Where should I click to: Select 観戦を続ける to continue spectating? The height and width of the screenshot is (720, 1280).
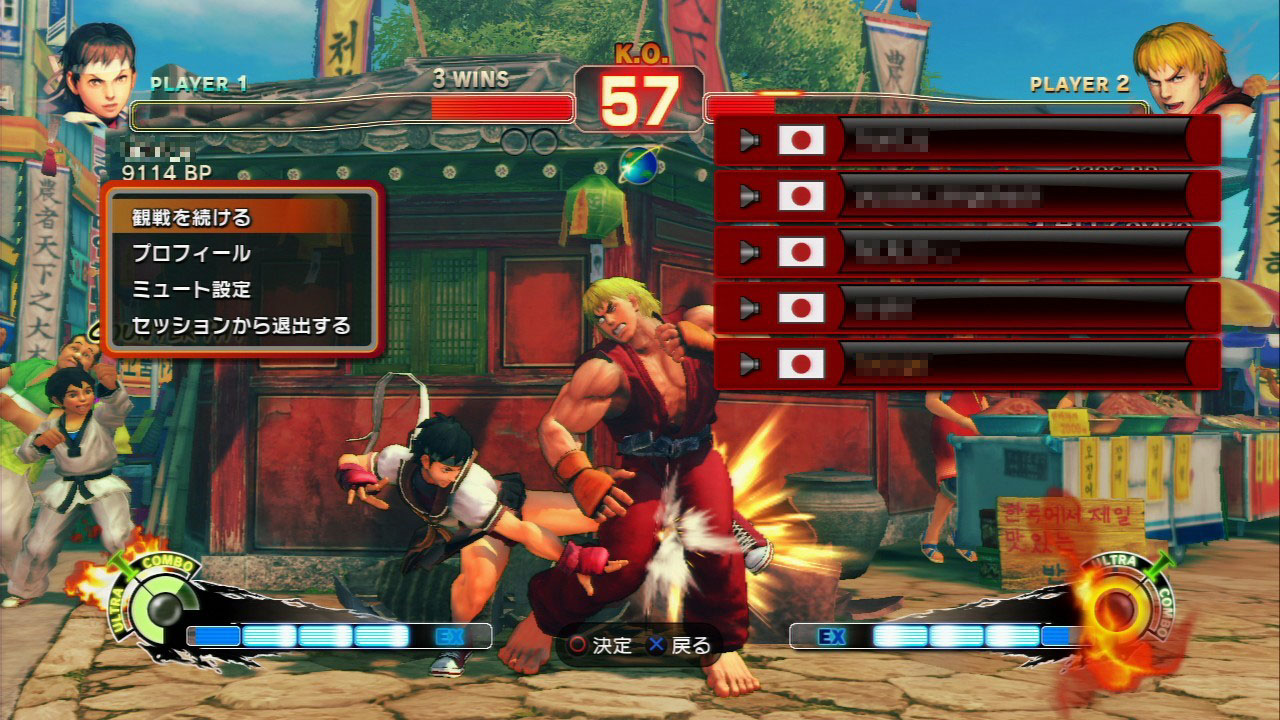(192, 217)
